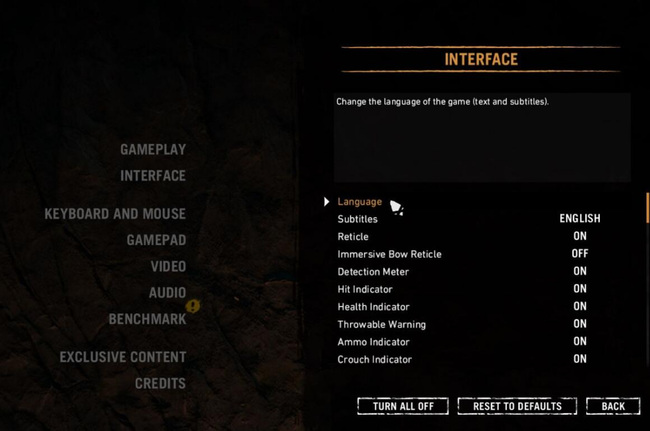This screenshot has height=431, width=650.
Task: View the Credits
Action: coord(160,383)
